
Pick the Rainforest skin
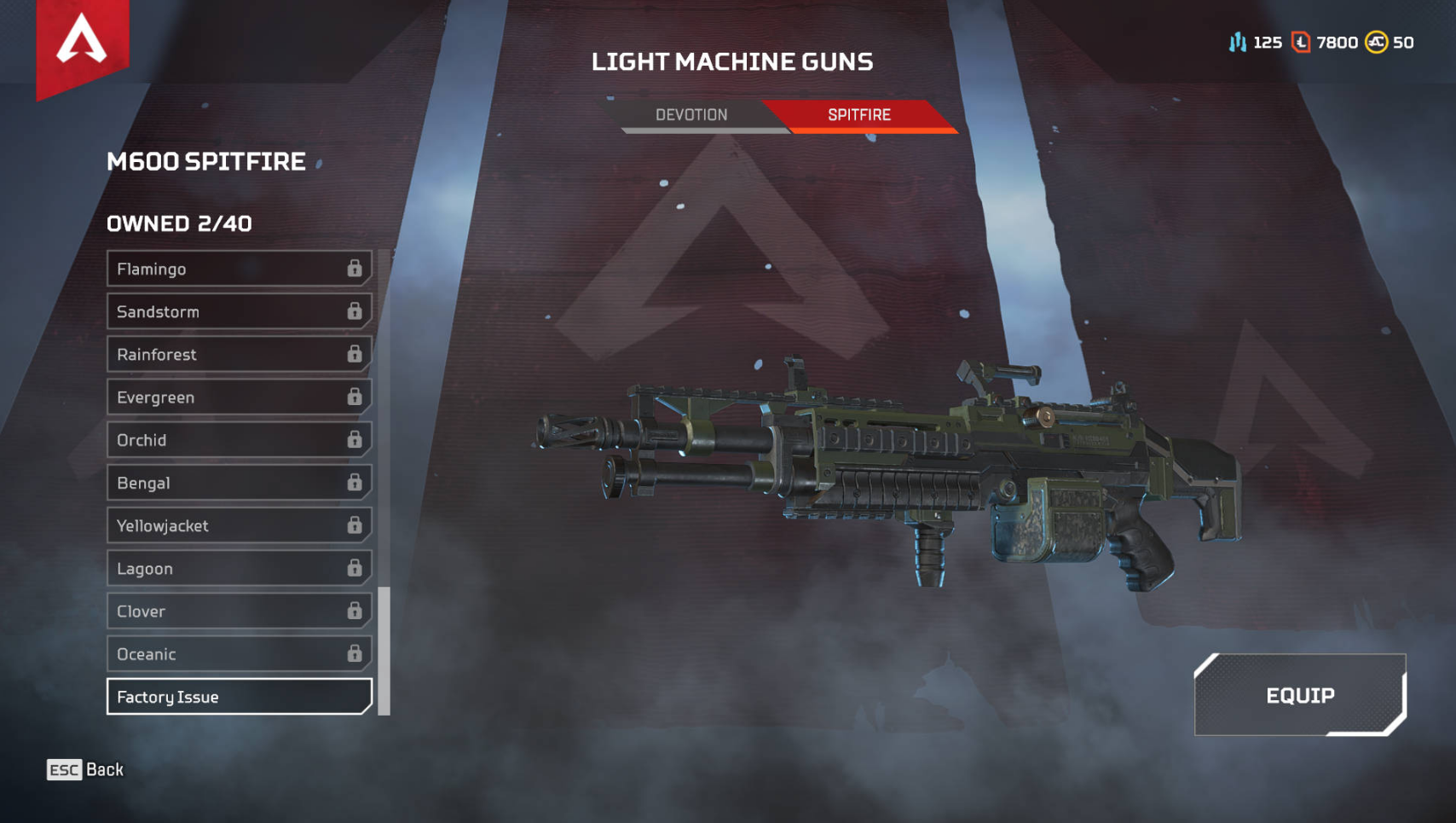pos(239,355)
